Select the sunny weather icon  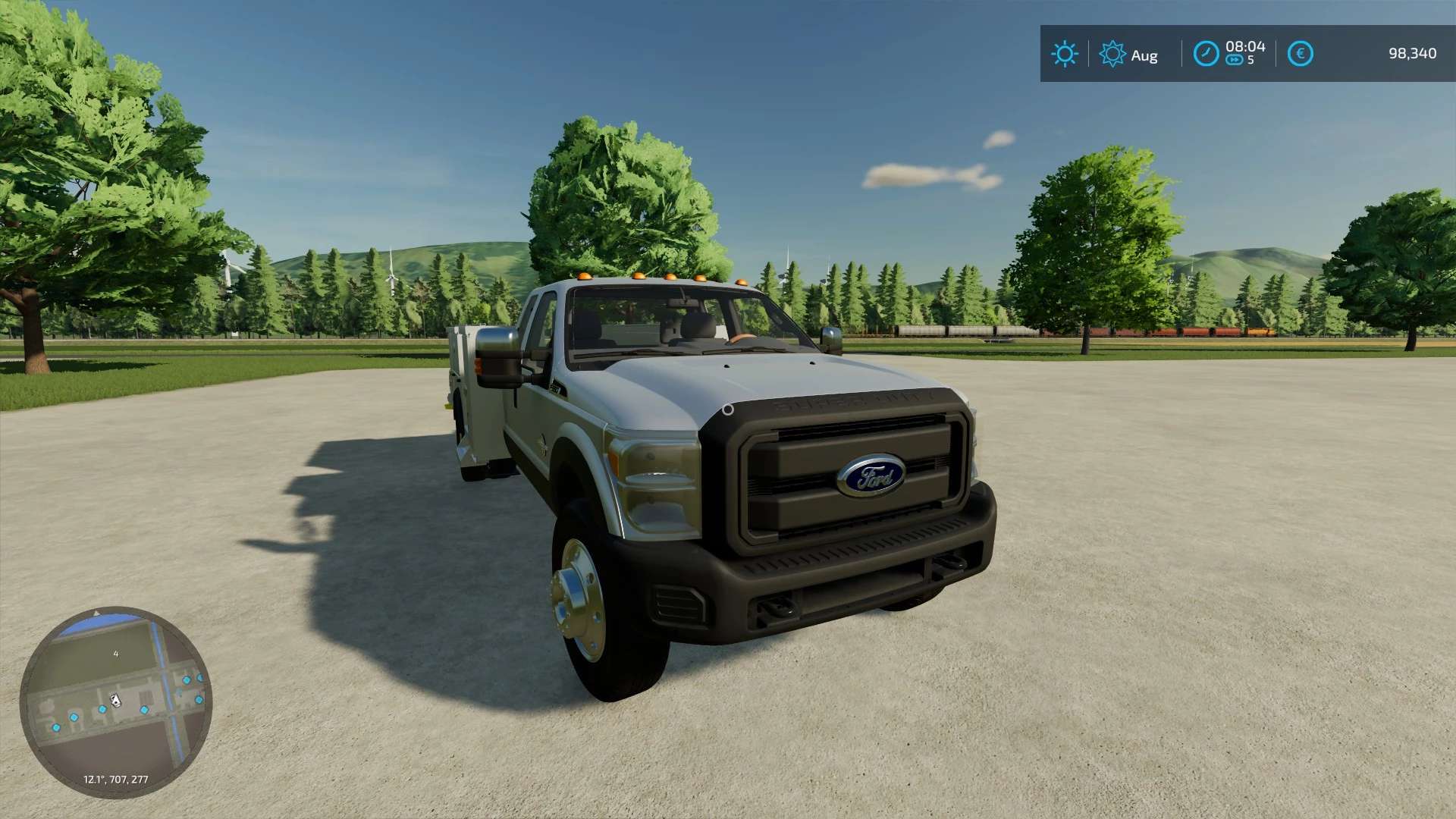pos(1064,54)
